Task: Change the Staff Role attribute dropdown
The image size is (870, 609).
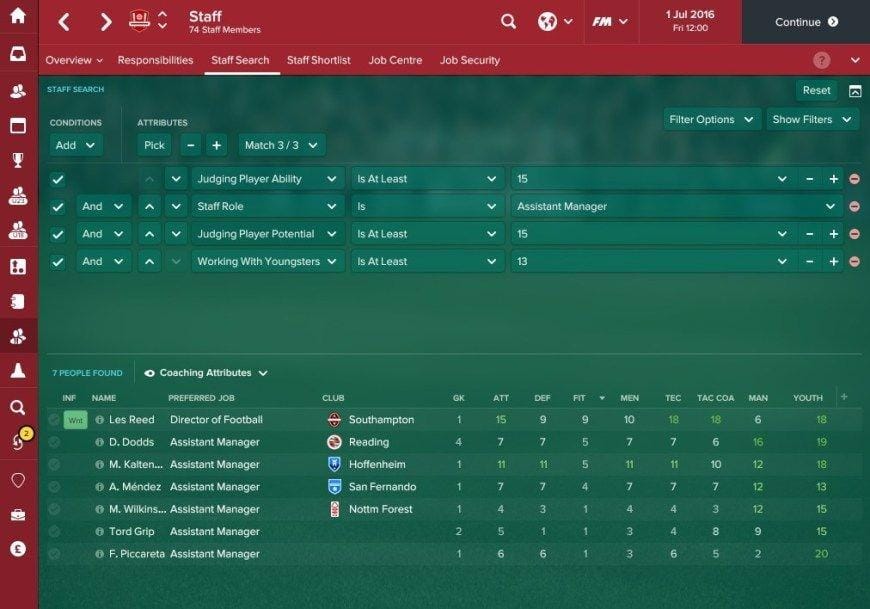Action: coord(267,206)
